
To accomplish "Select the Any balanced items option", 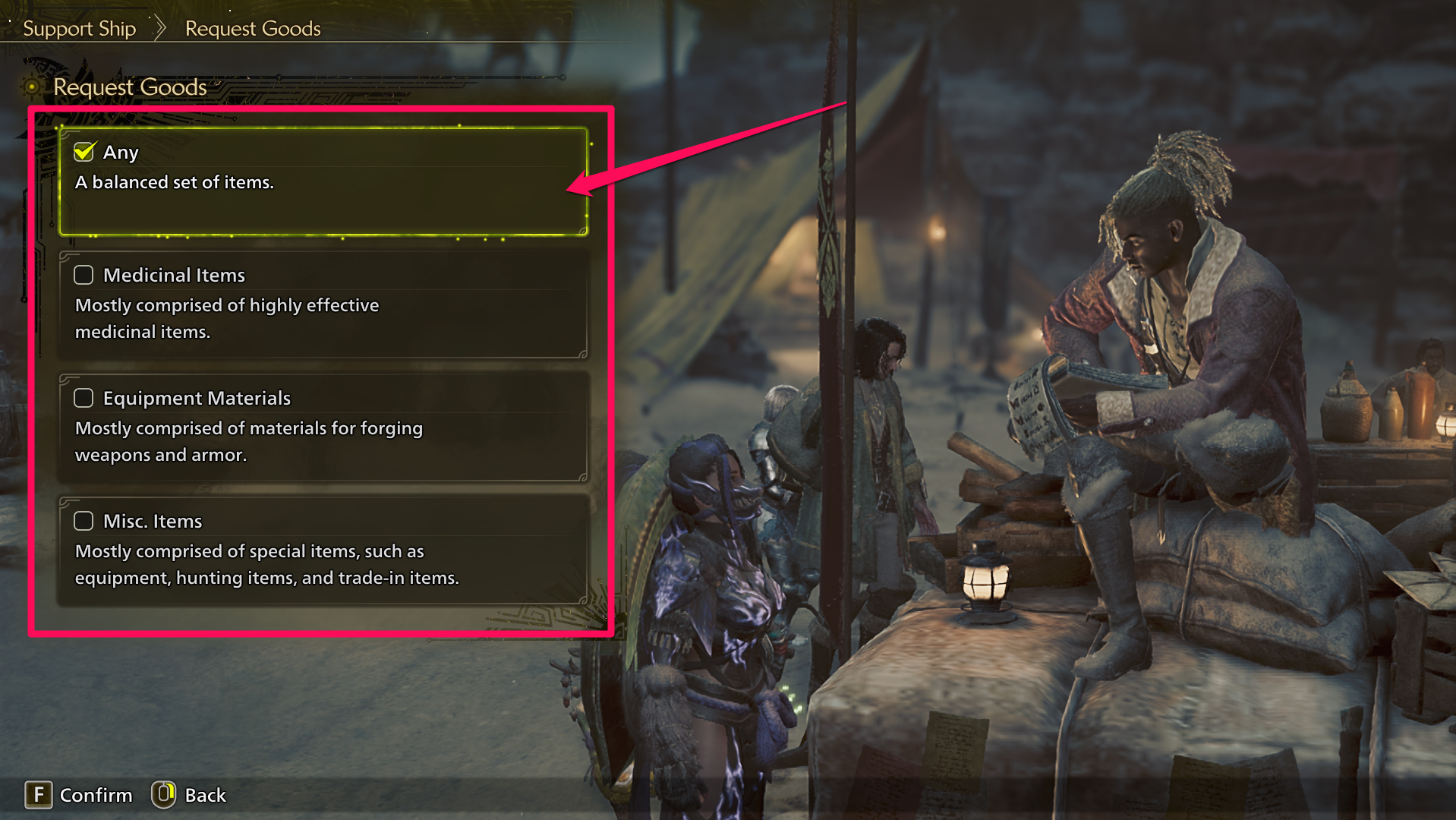I will [x=323, y=182].
